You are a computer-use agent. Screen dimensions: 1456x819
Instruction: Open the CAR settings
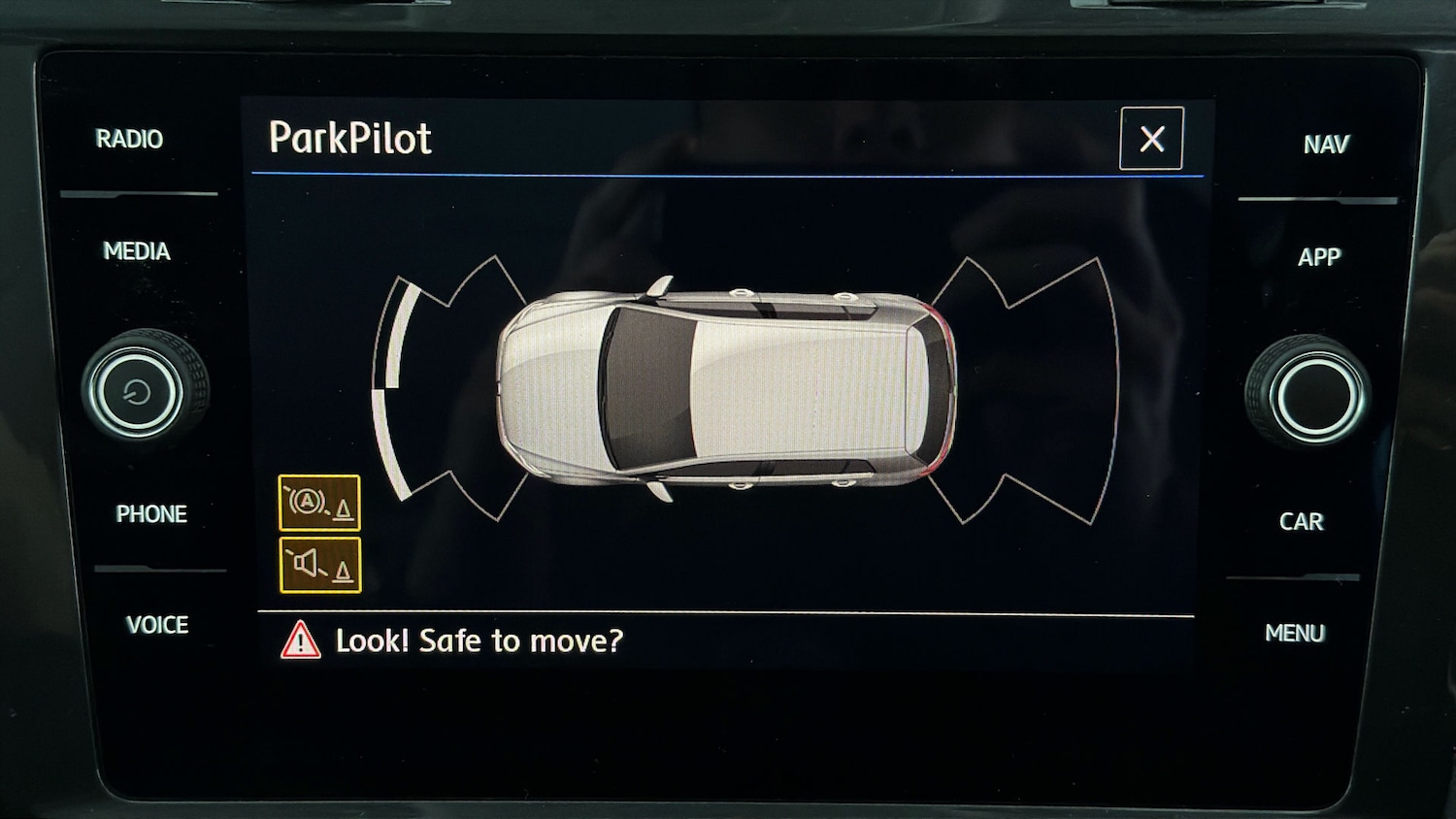(x=1302, y=522)
